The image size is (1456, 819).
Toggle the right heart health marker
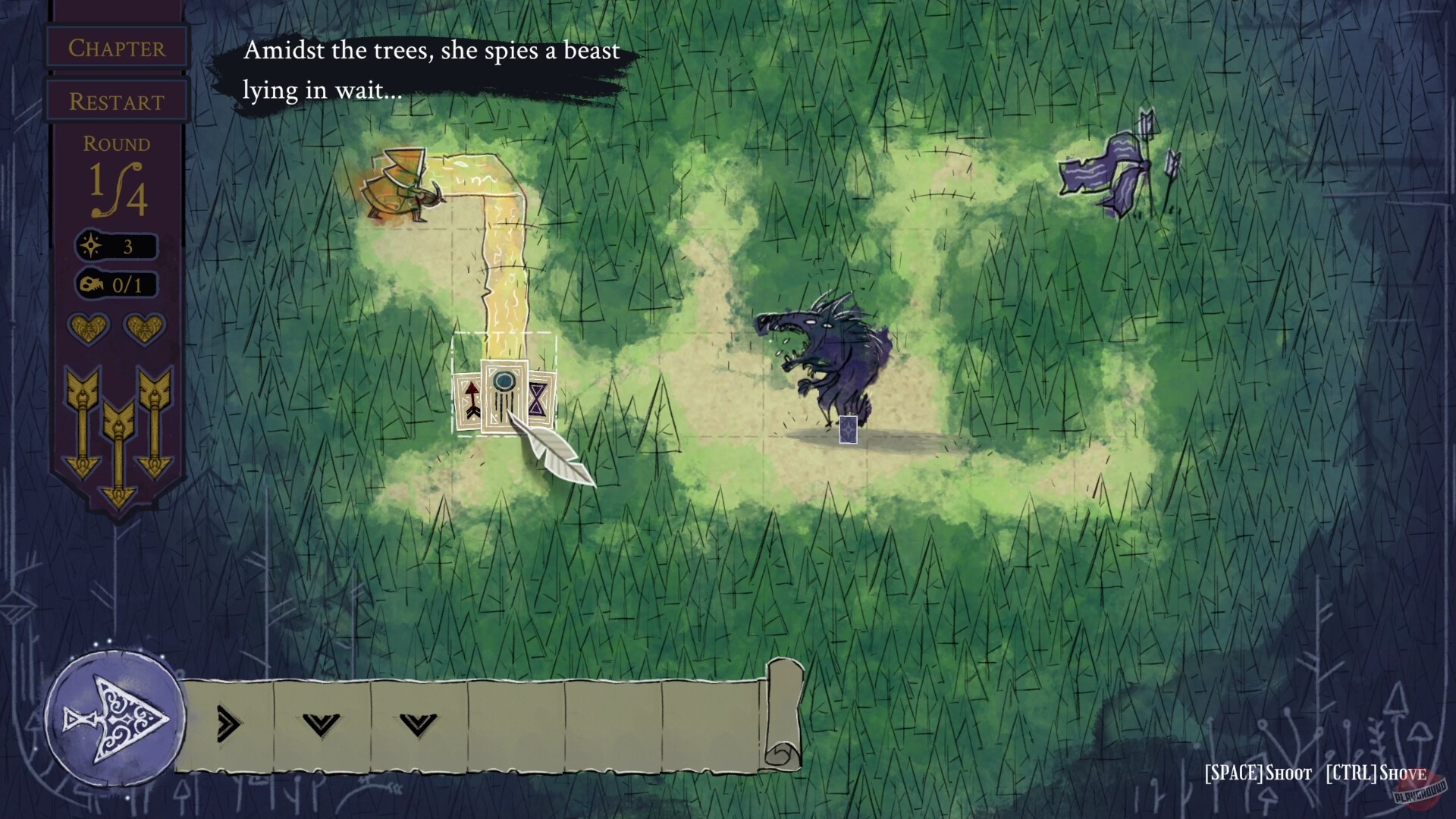(x=145, y=329)
